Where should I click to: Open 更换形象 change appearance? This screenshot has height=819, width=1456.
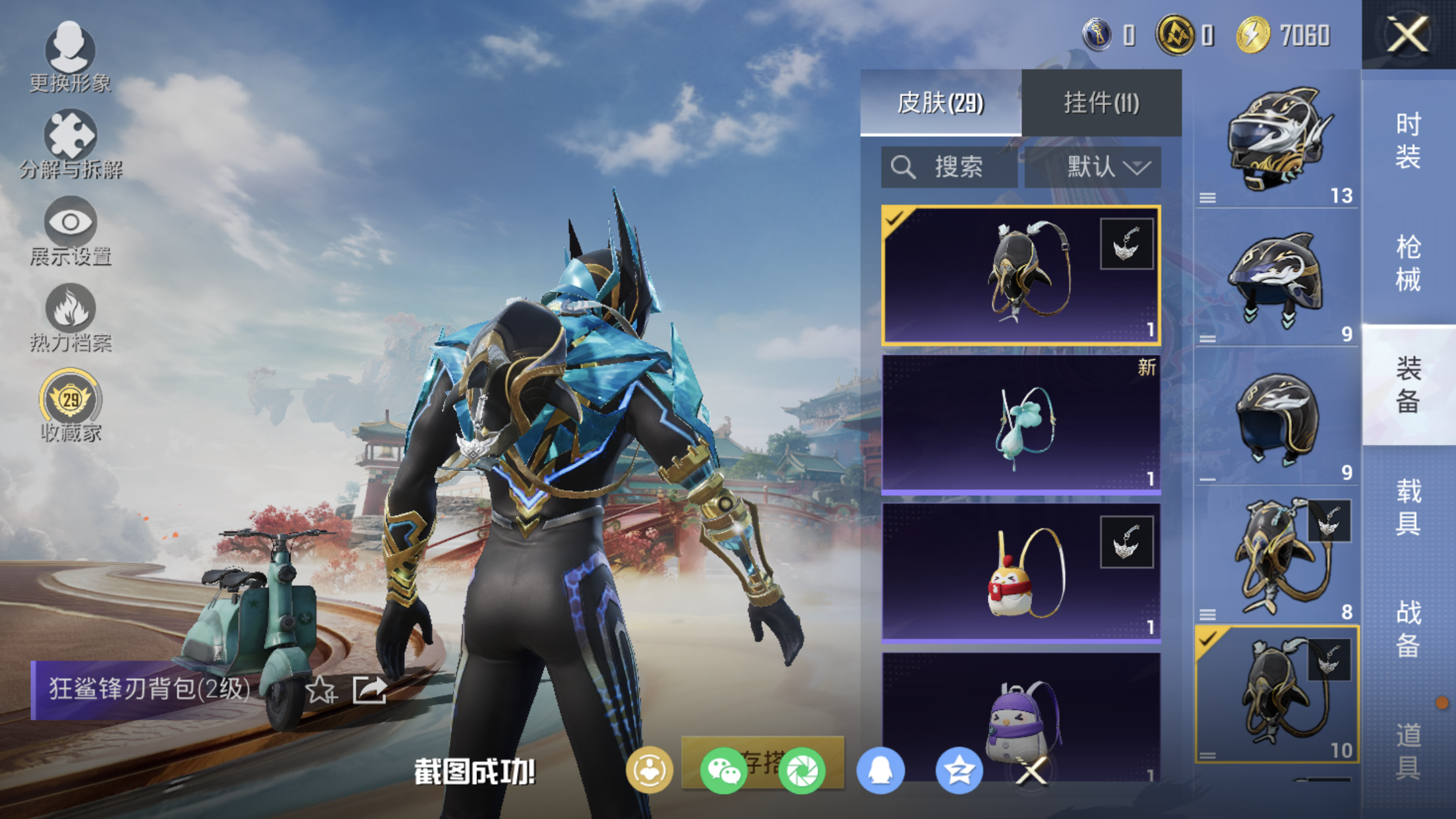click(70, 56)
